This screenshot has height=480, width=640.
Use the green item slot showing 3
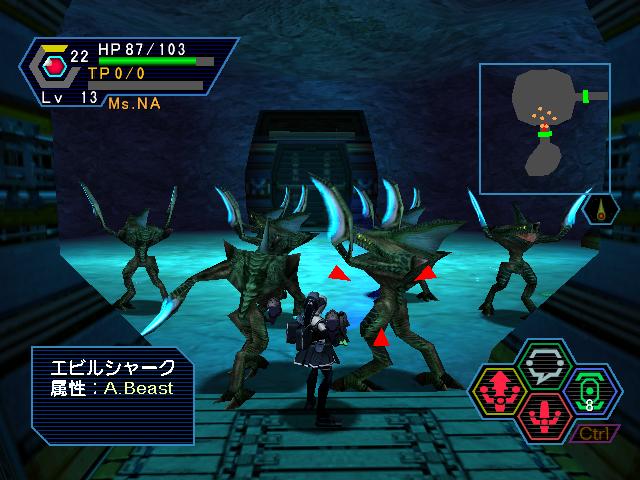click(591, 392)
